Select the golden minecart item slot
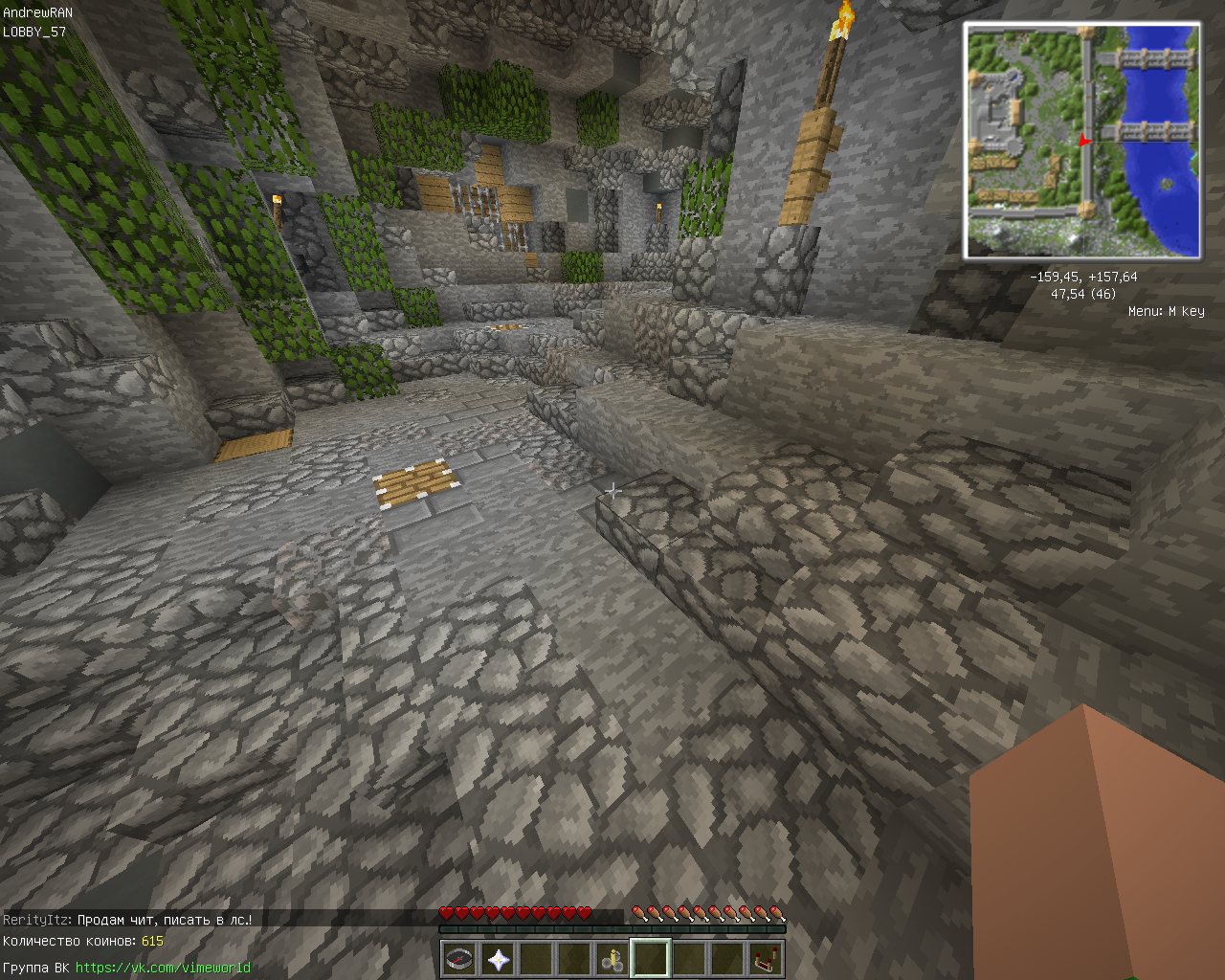 click(x=612, y=959)
